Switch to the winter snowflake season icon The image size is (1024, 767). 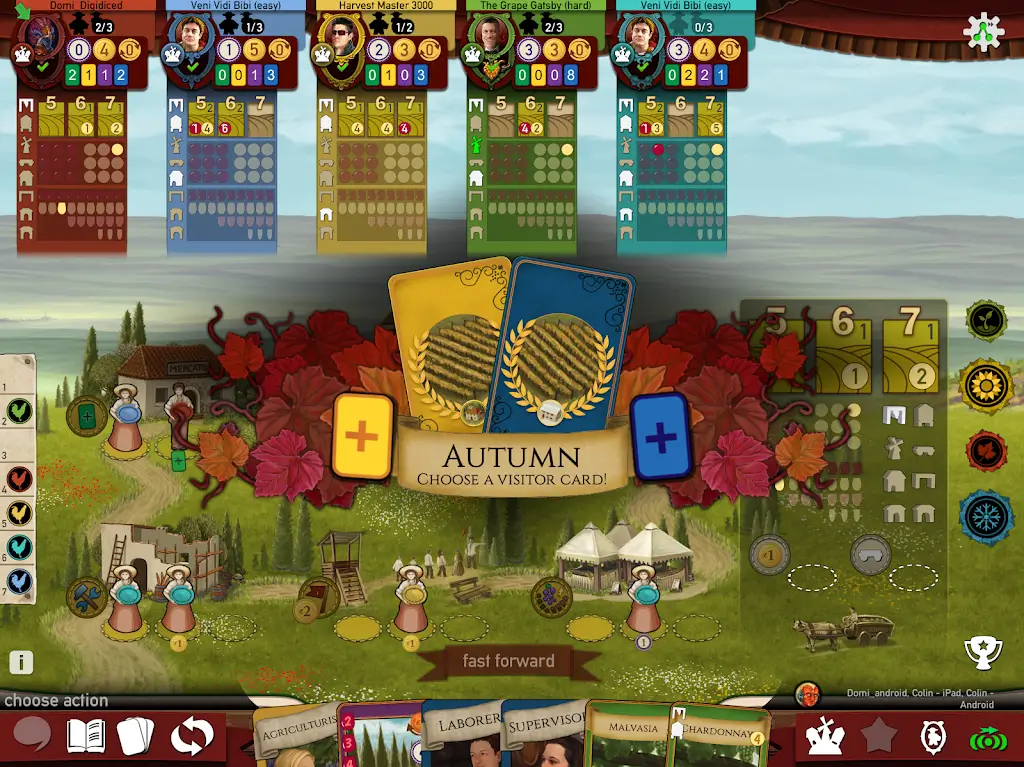click(986, 516)
